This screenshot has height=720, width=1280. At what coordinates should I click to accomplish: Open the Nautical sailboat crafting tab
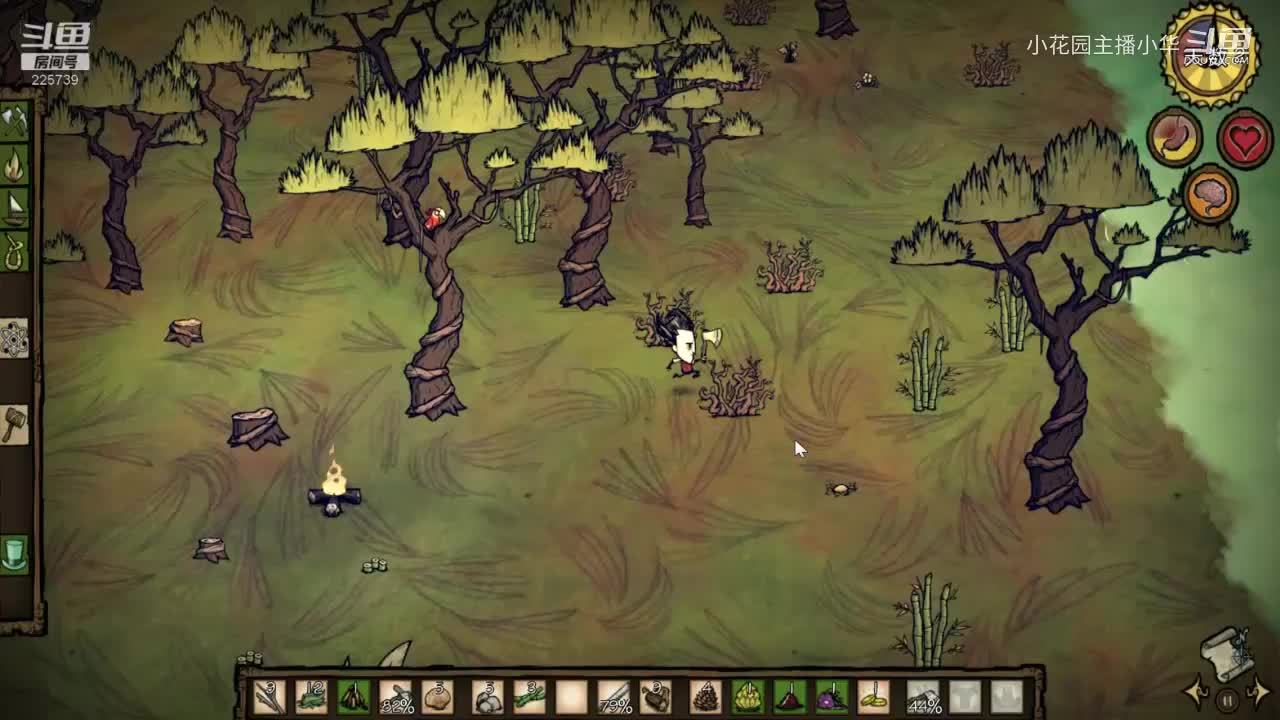point(15,208)
